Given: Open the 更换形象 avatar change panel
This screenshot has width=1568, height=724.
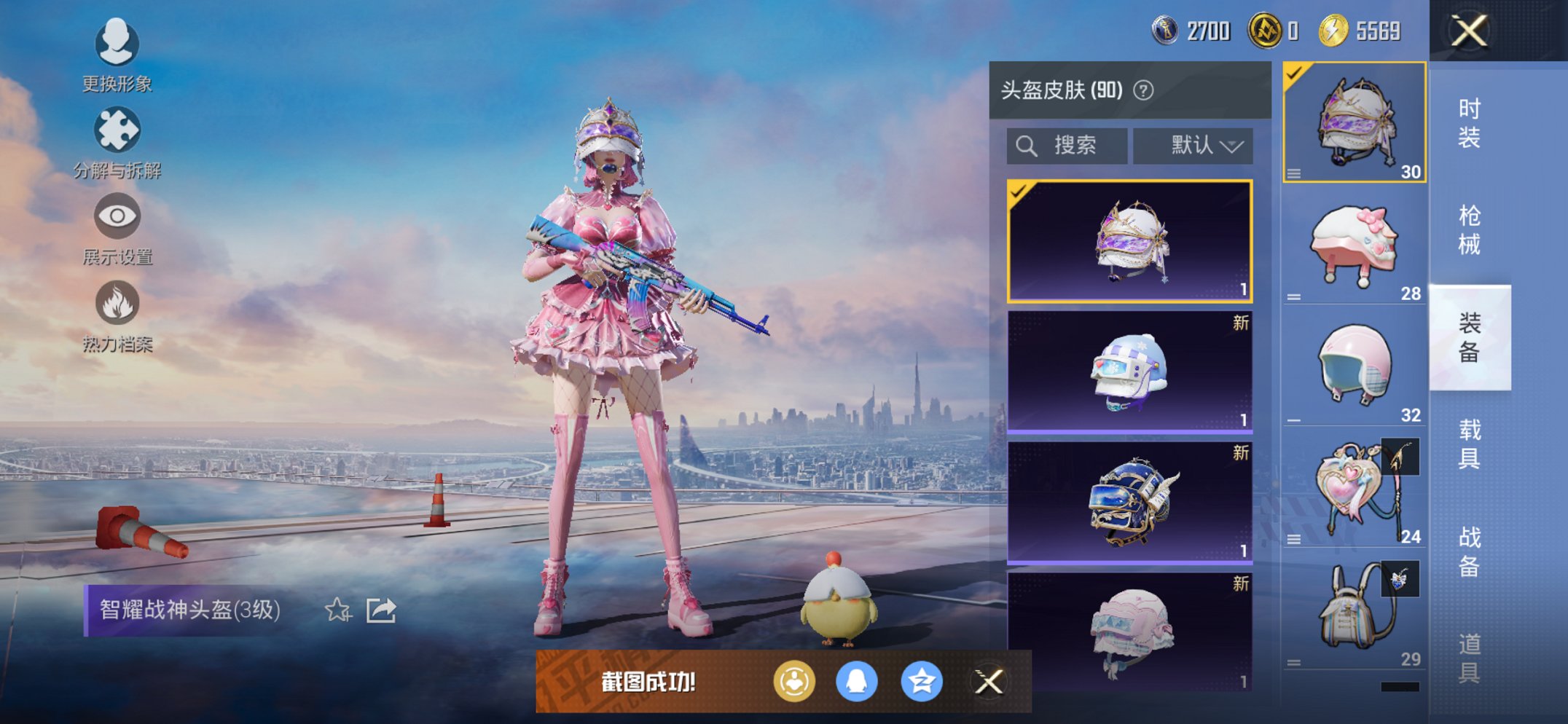Looking at the screenshot, I should pos(117,55).
